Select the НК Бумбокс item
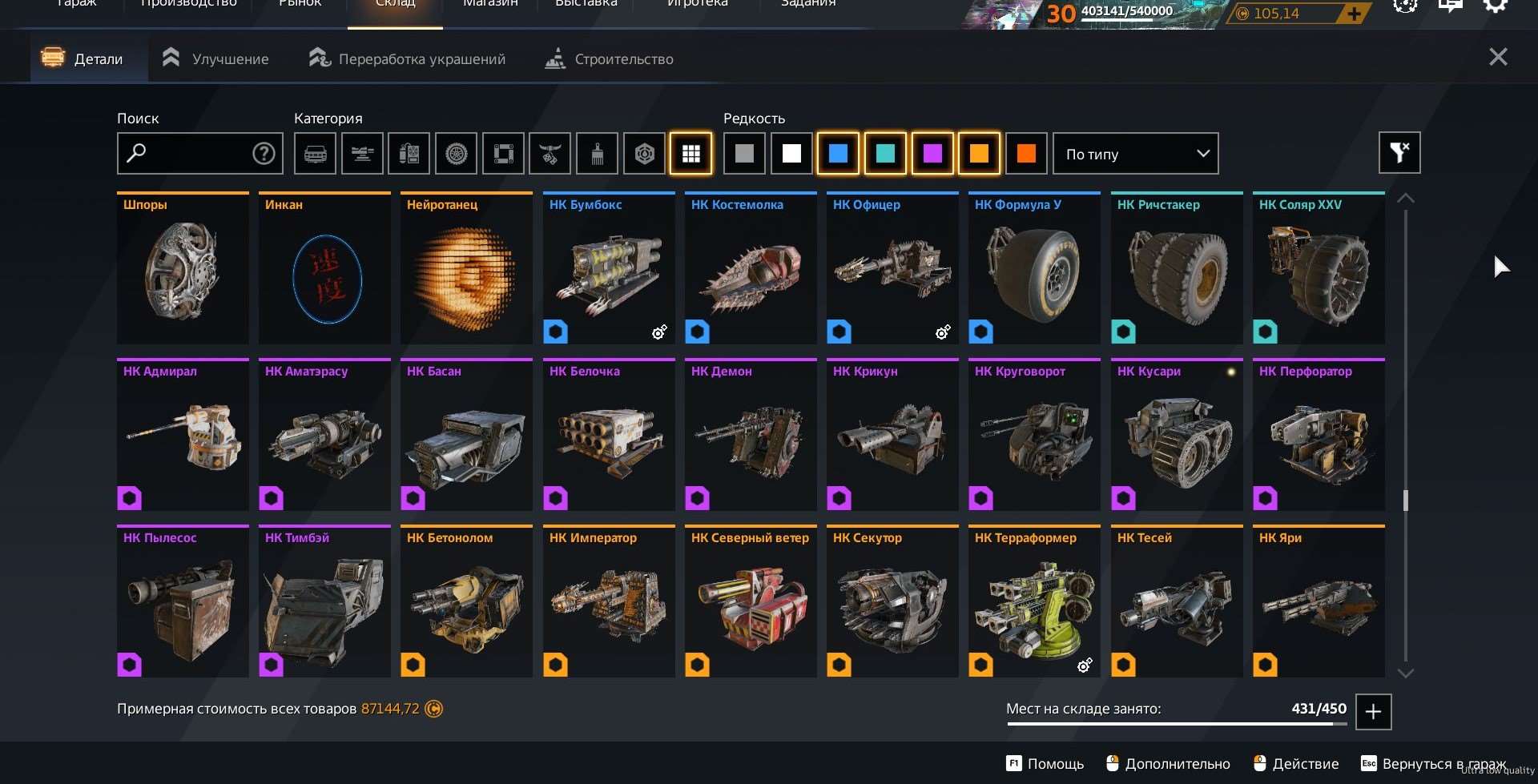Image resolution: width=1538 pixels, height=784 pixels. (x=609, y=268)
